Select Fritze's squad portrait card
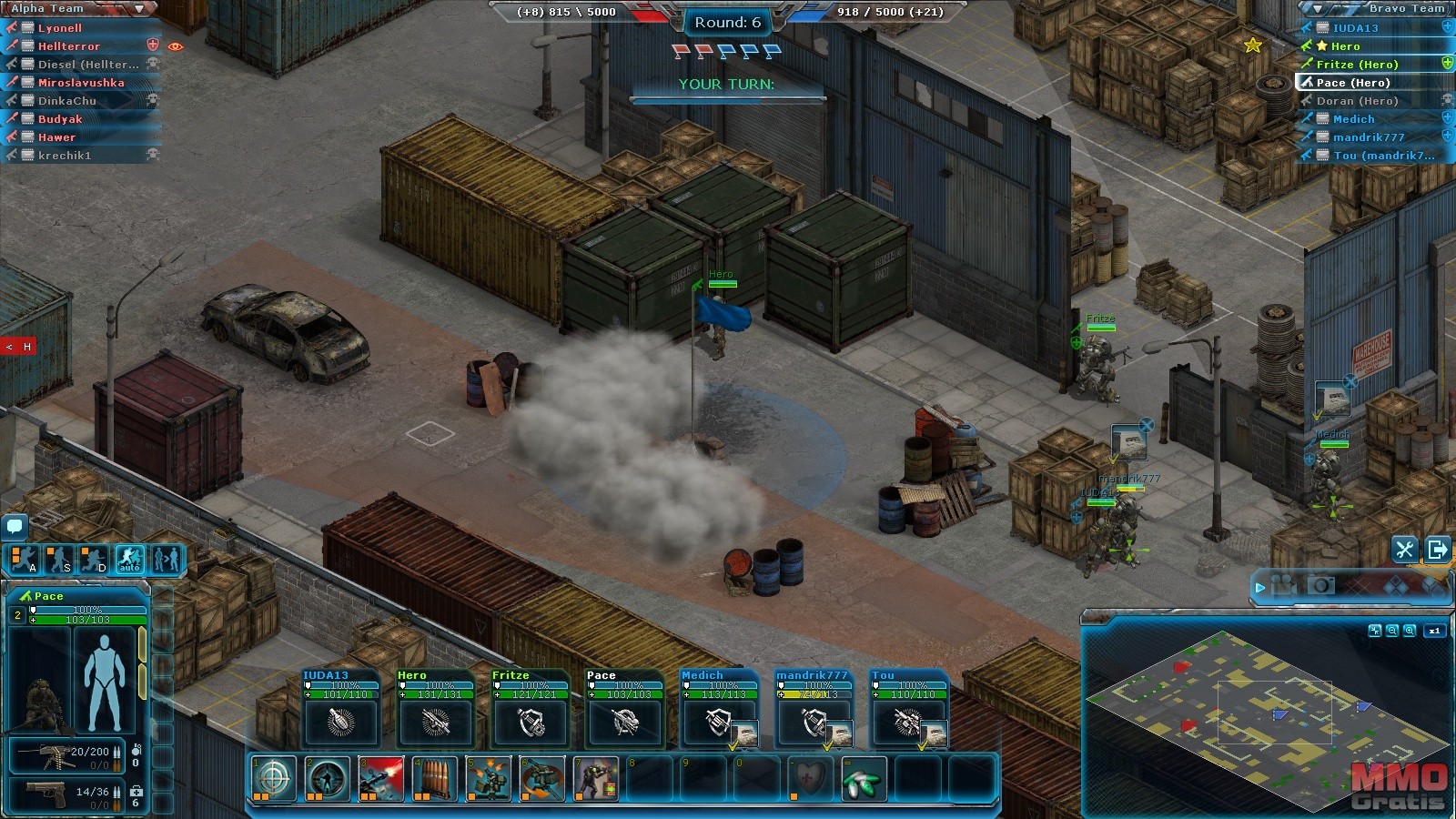The image size is (1456, 819). point(531,710)
